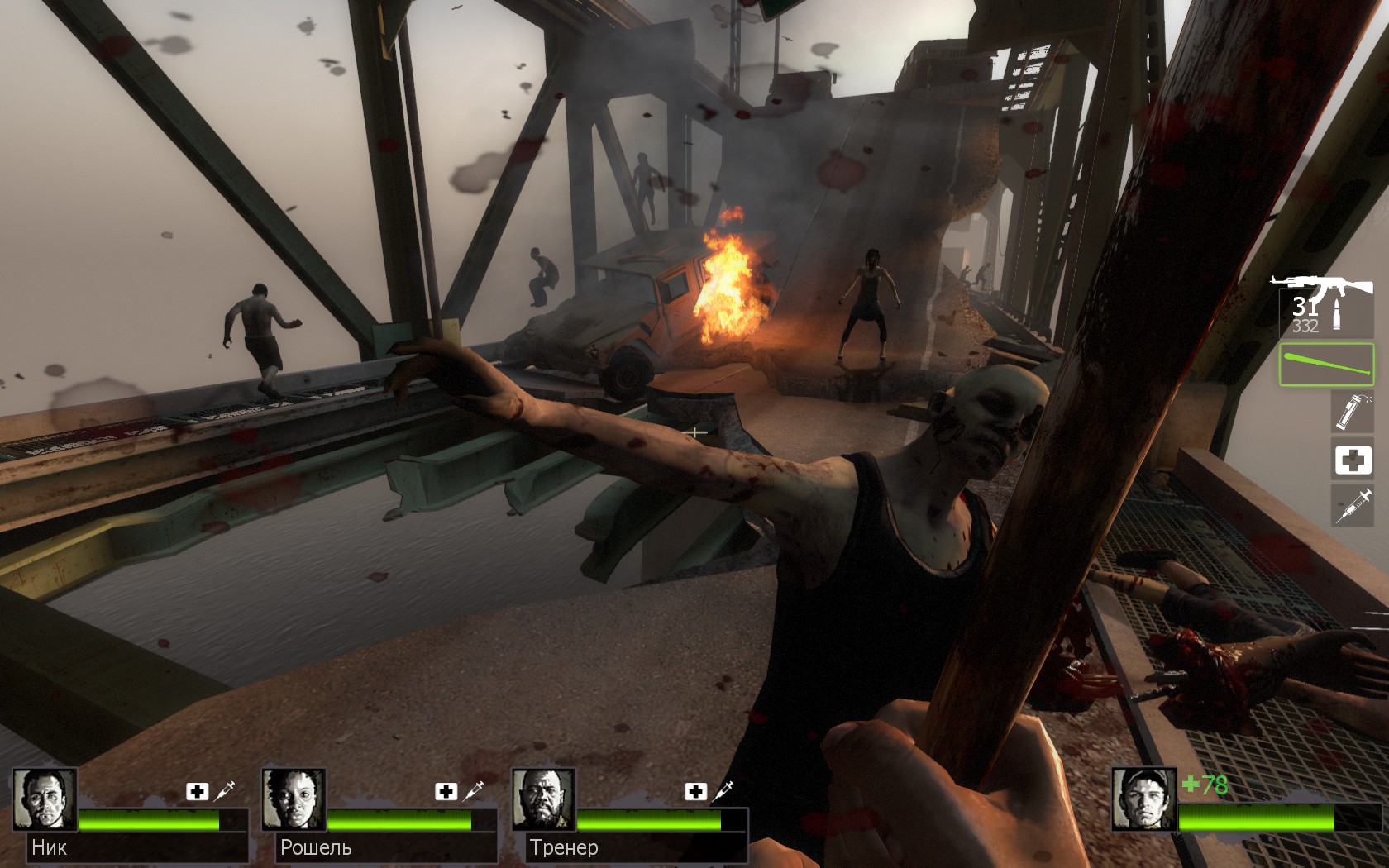This screenshot has height=868, width=1389.
Task: Click the syringe indicator above Тренер's bar
Action: point(723,791)
